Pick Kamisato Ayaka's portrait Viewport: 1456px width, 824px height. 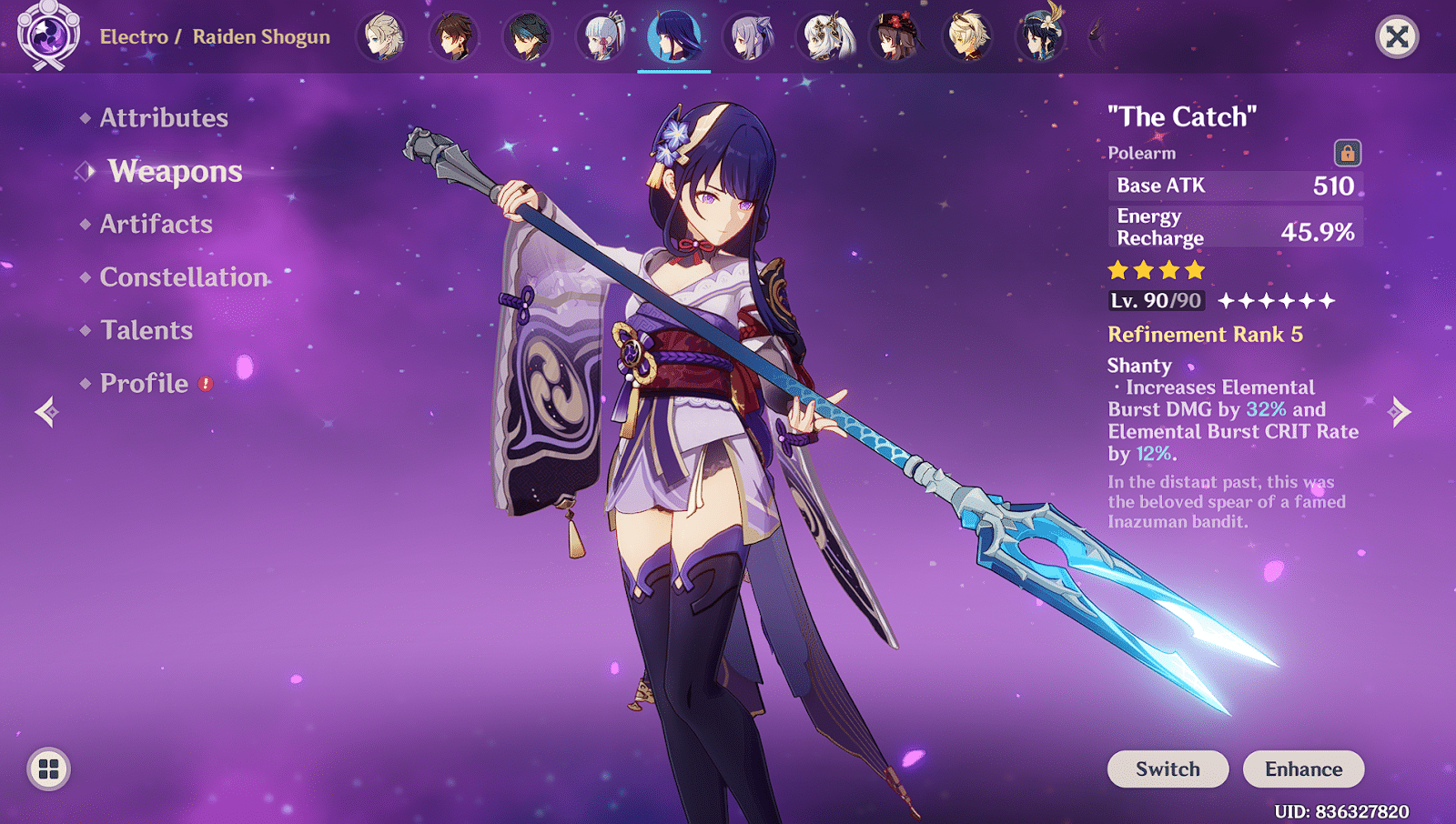click(x=602, y=37)
